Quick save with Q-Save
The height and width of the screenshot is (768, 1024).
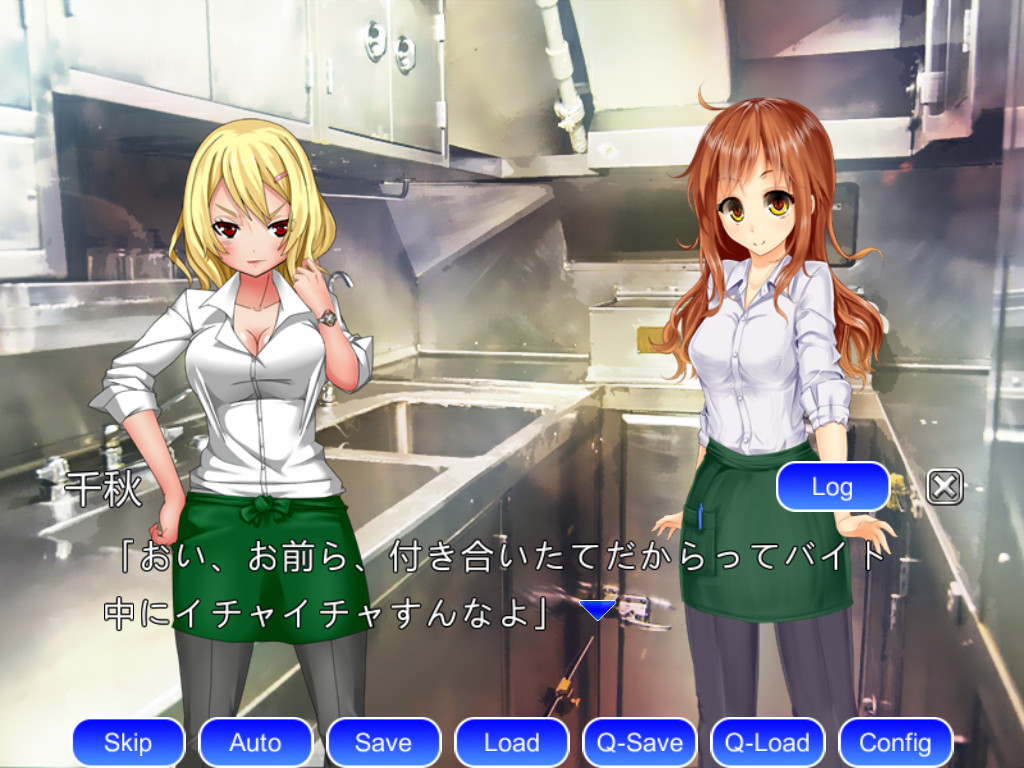tap(639, 742)
